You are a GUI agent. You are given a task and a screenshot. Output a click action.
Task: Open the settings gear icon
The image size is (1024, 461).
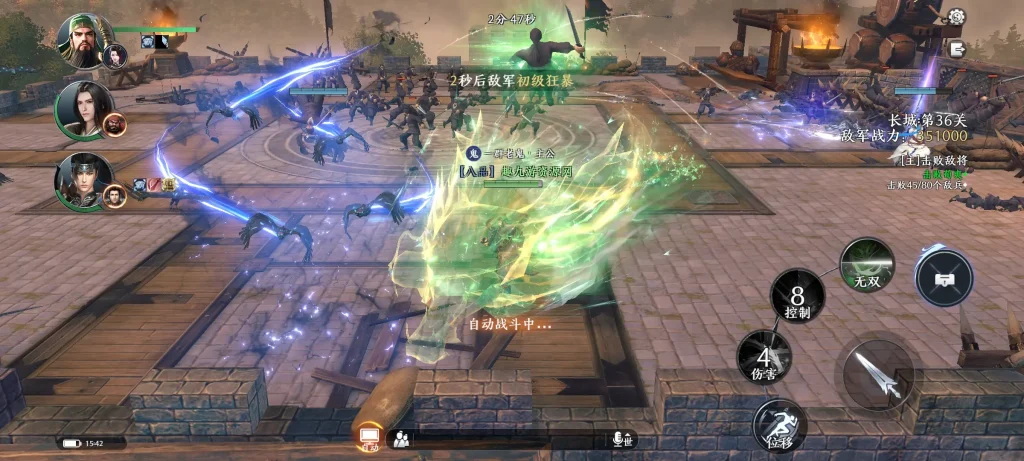point(956,17)
